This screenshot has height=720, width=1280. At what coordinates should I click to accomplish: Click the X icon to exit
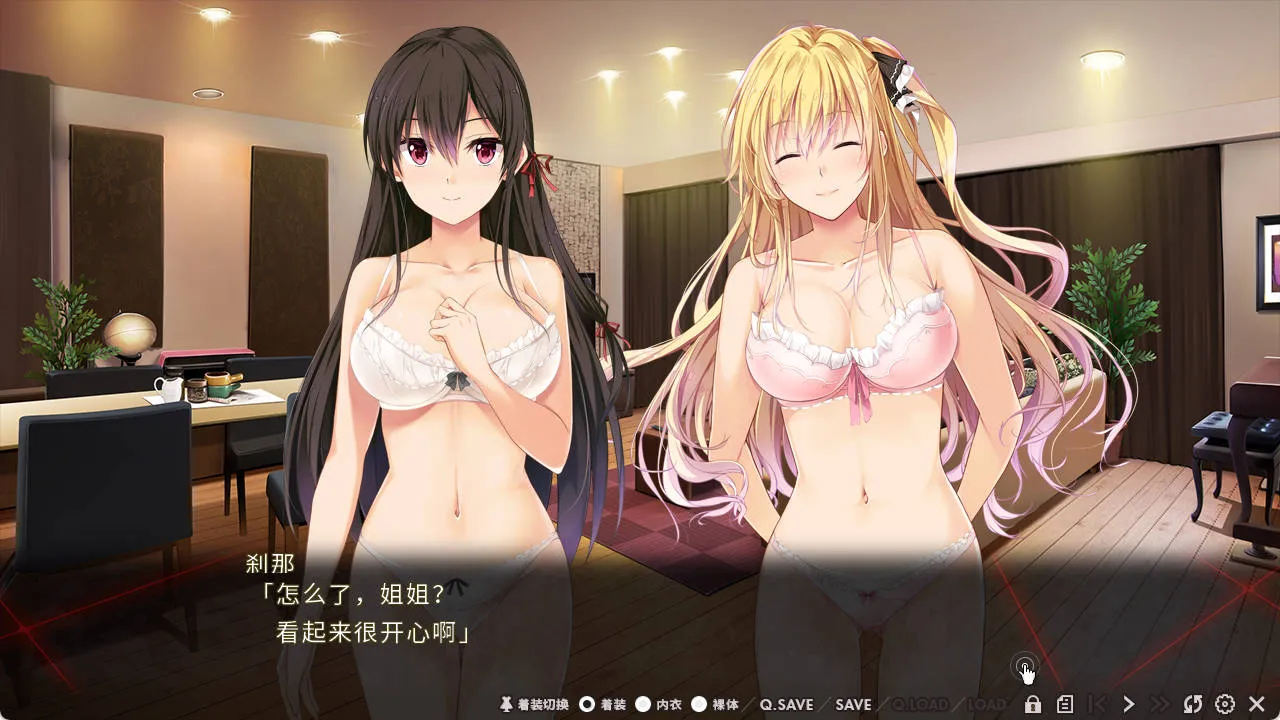pyautogui.click(x=1258, y=705)
